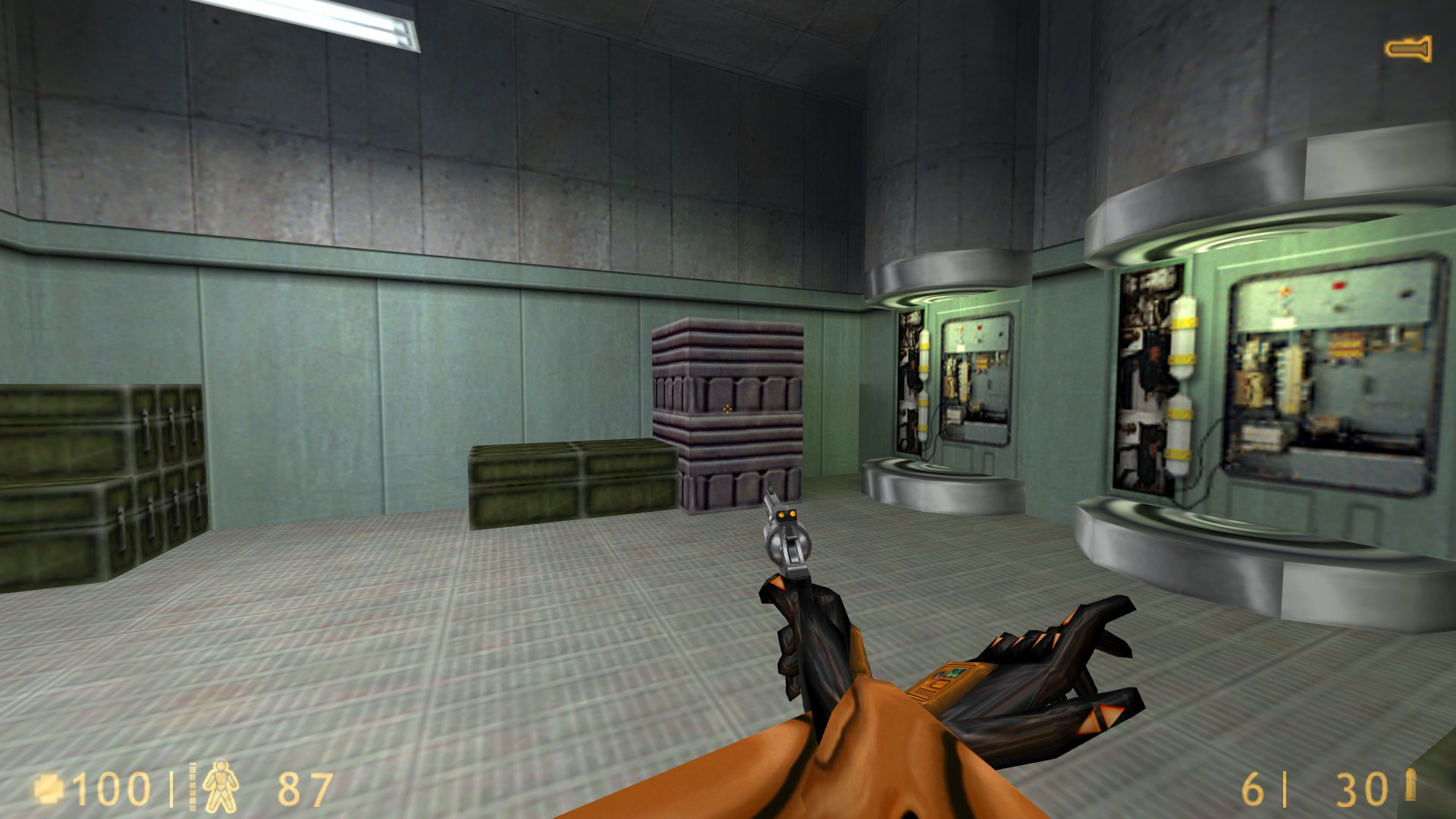The image size is (1456, 819).
Task: Select the battery/power icon beside health counter
Action: [49, 788]
